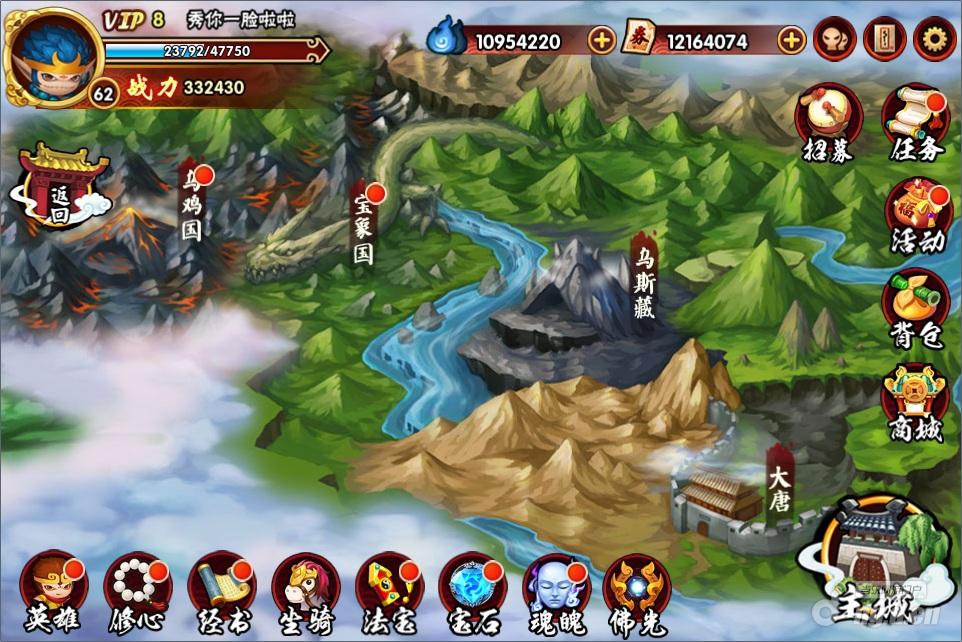
Task: Add more blue flame currency
Action: coord(602,41)
